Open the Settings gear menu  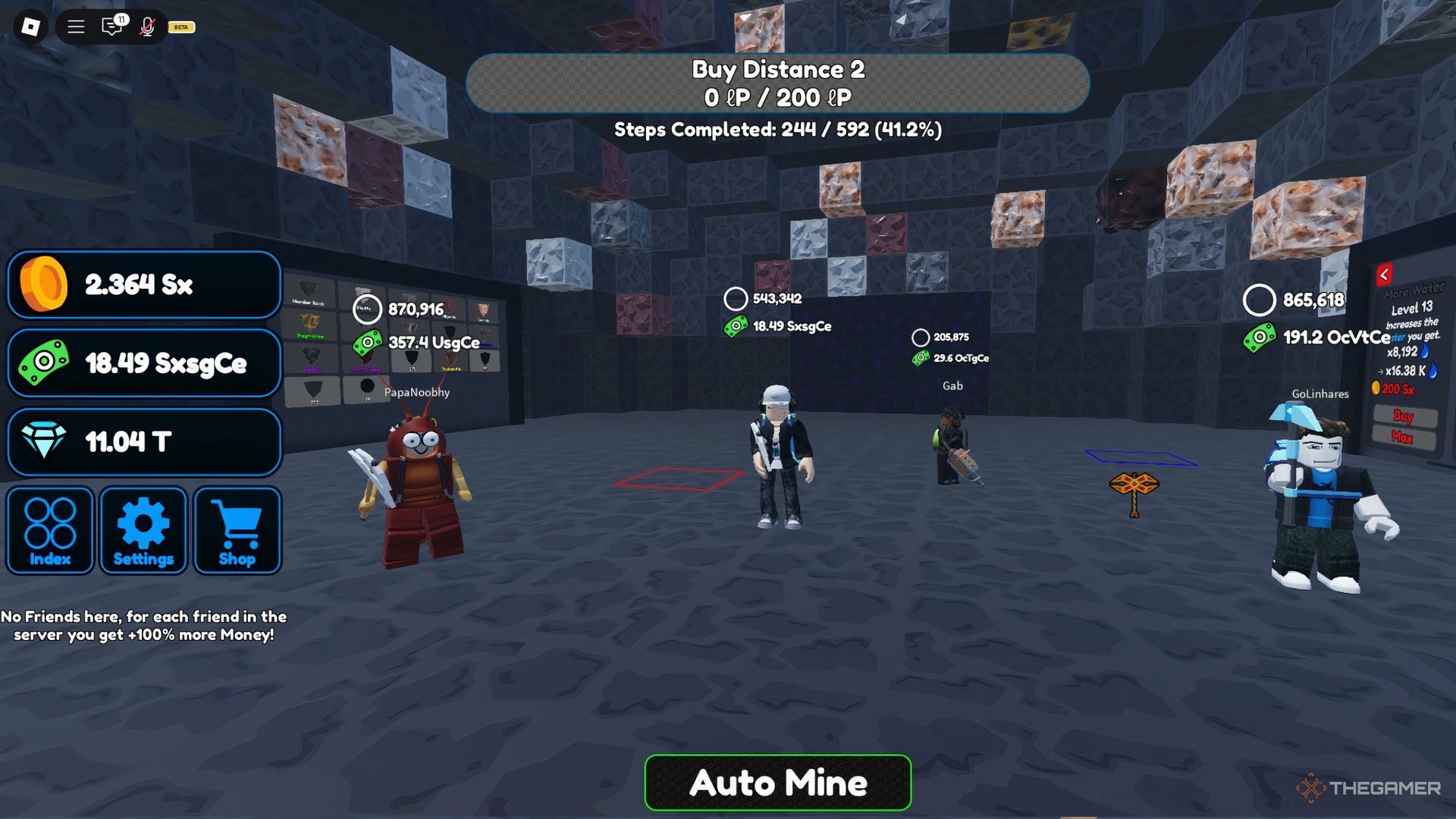coord(143,531)
